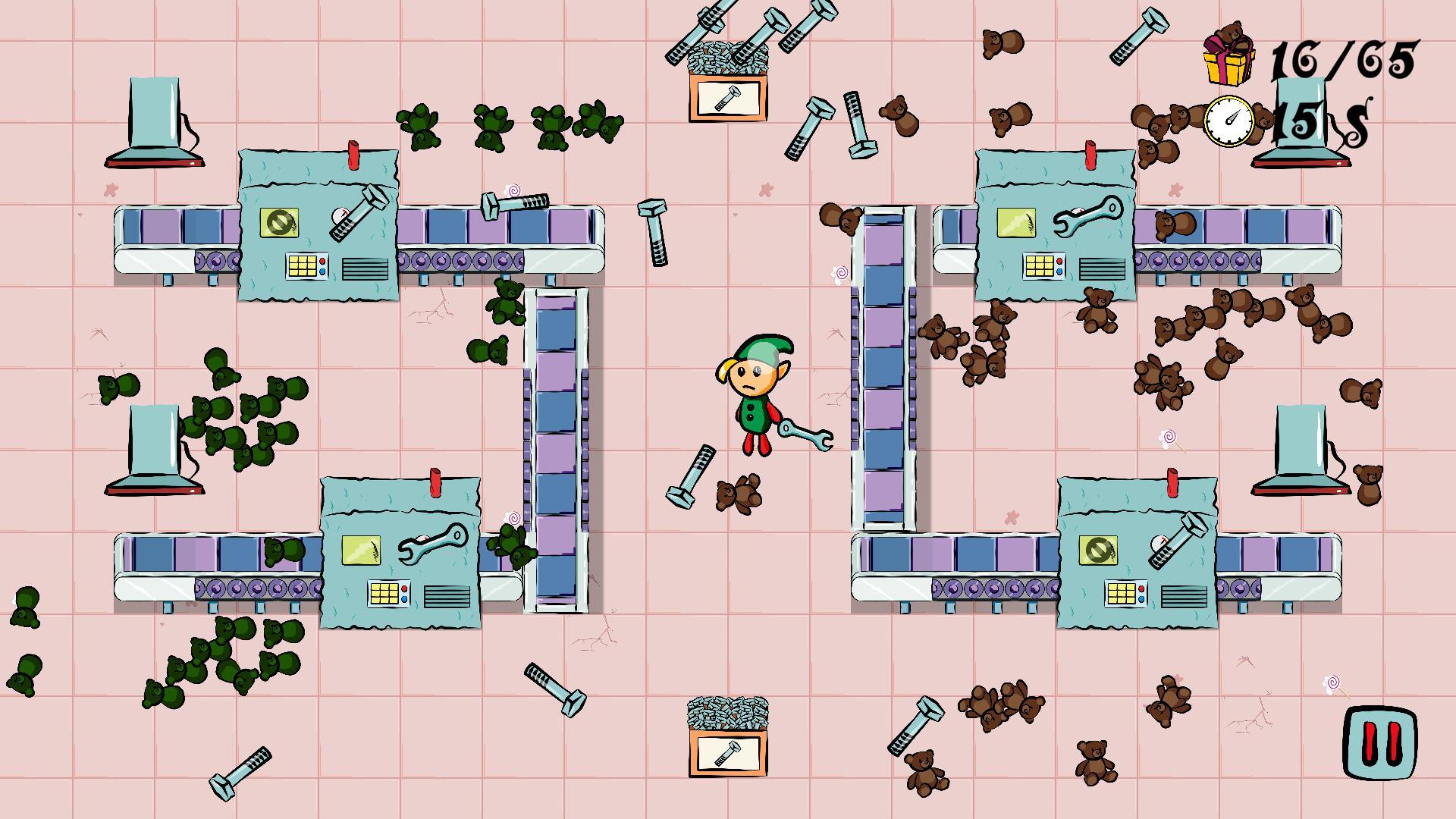The image size is (1456, 819).
Task: Click the stopwatch timer icon
Action: pos(1230,121)
